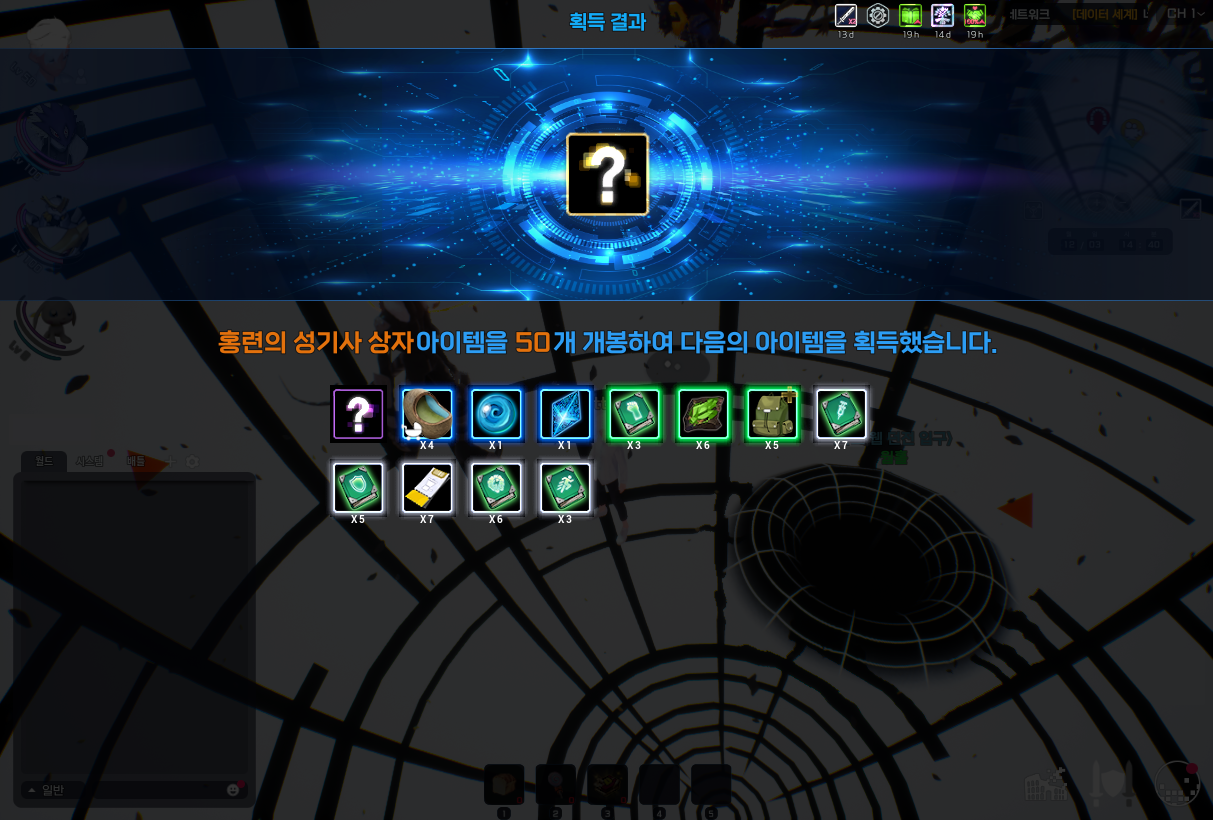The width and height of the screenshot is (1213, 820).
Task: Choose the yellow ticket reward x7
Action: click(x=427, y=488)
